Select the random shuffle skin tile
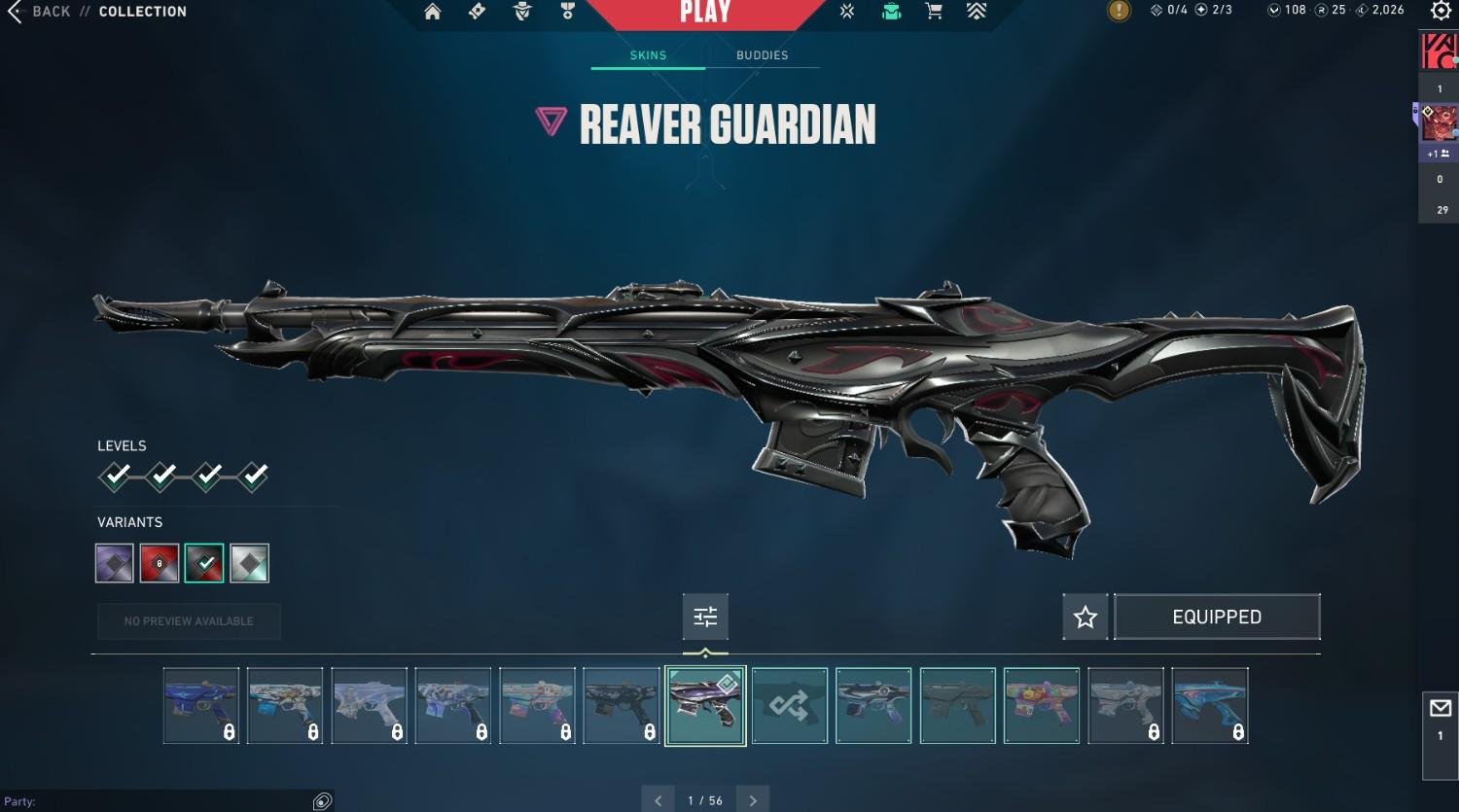 (x=789, y=706)
